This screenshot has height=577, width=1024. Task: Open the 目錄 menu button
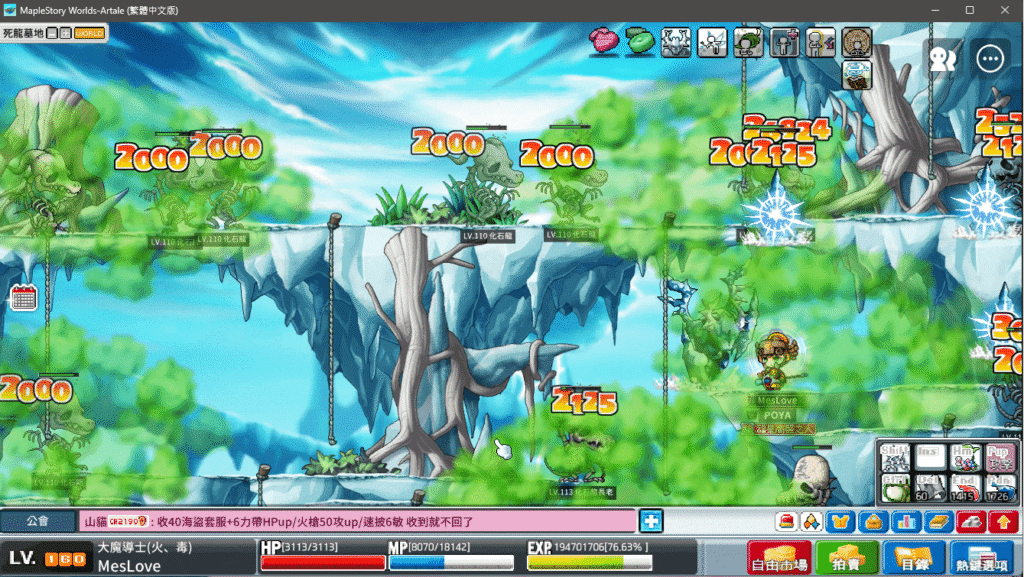tap(913, 557)
